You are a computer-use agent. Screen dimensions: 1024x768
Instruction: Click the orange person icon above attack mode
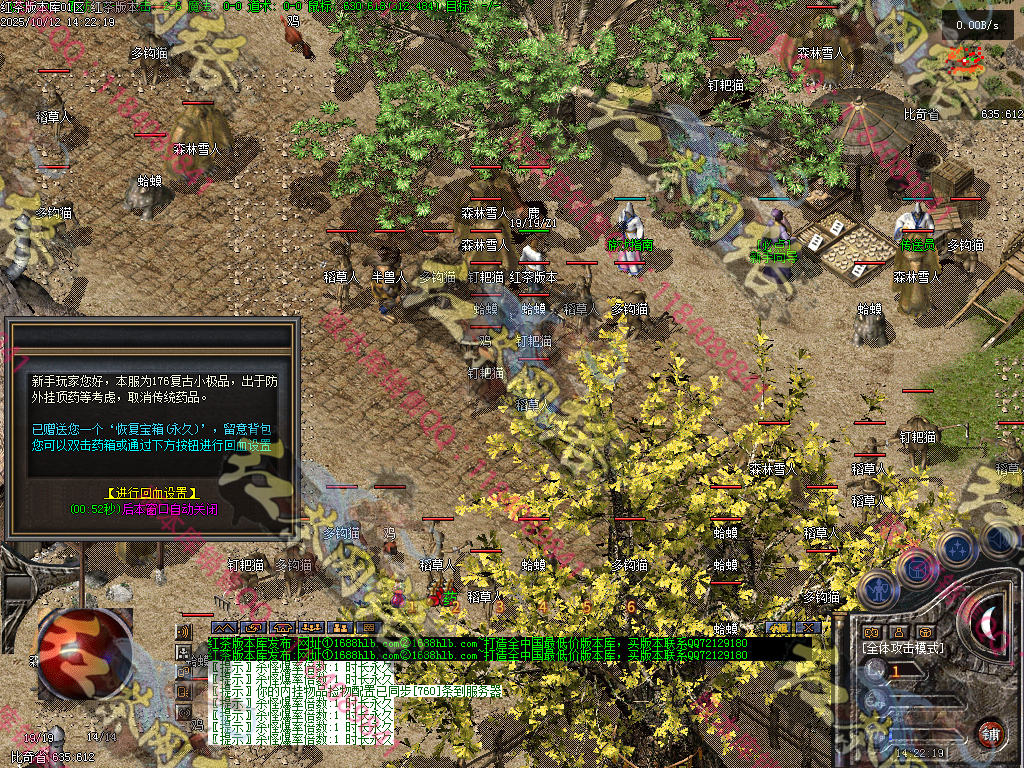coord(898,632)
